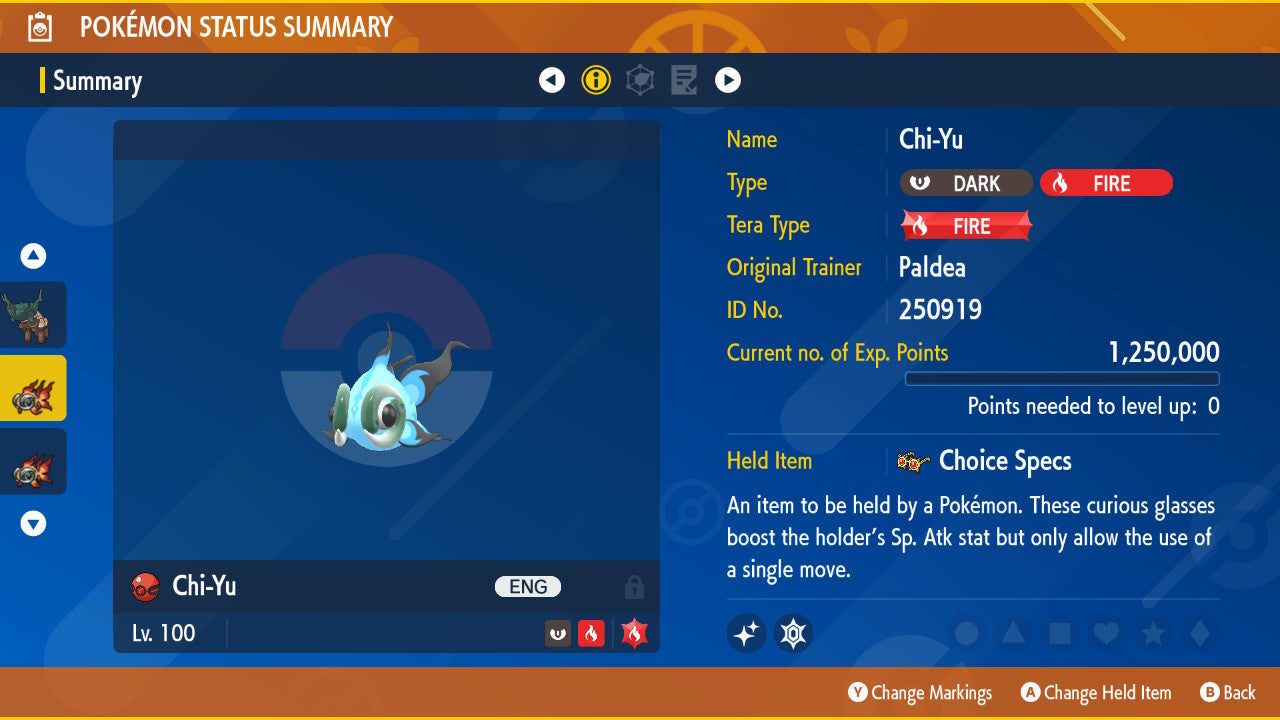The height and width of the screenshot is (720, 1280).
Task: Select the highlighted yellow Chi-Yu thumbnail
Action: click(33, 388)
